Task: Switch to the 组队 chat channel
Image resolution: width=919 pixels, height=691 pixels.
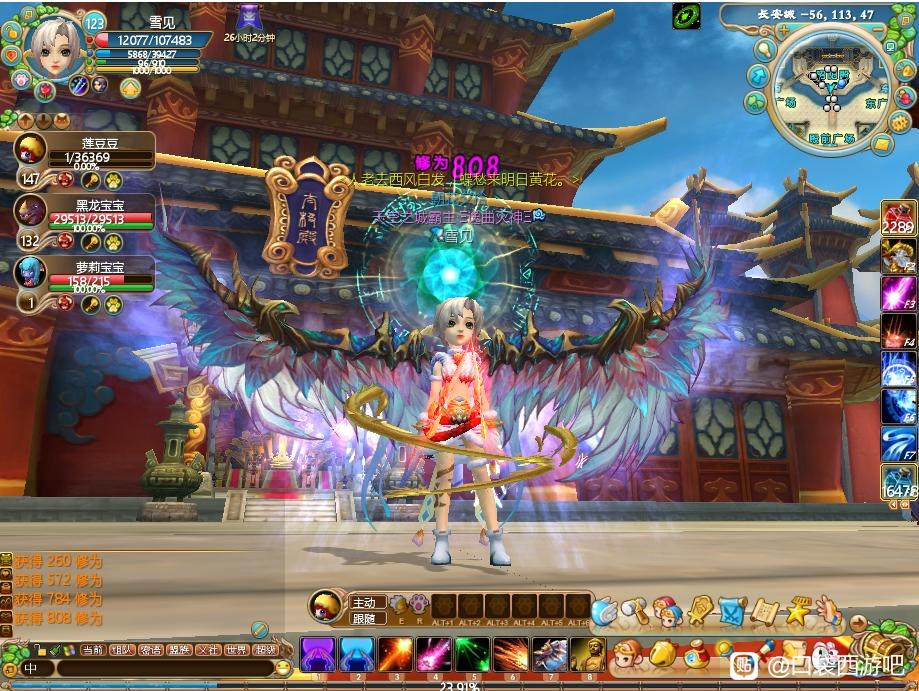Action: point(122,649)
